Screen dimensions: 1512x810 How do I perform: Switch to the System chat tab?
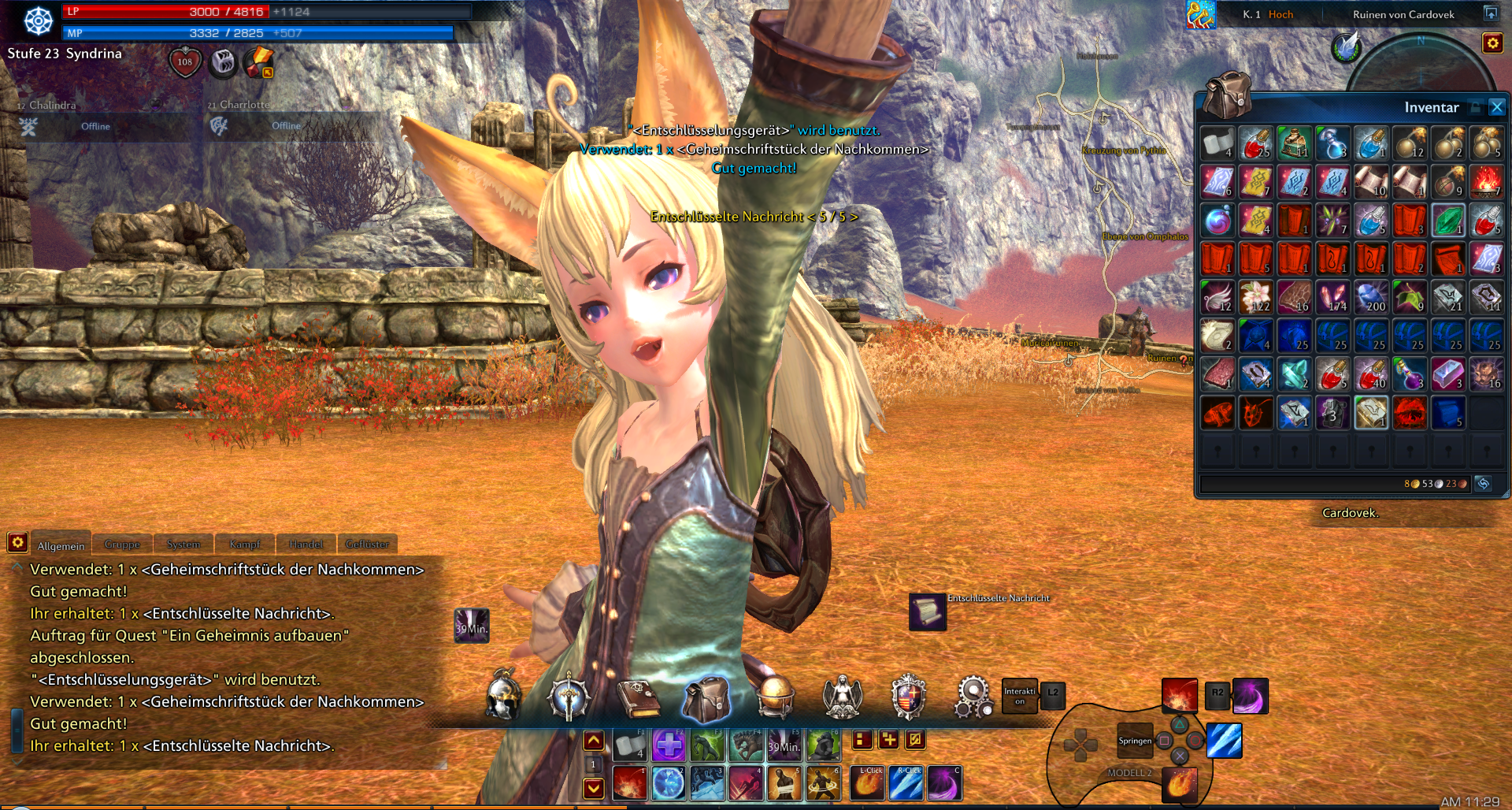coord(183,544)
